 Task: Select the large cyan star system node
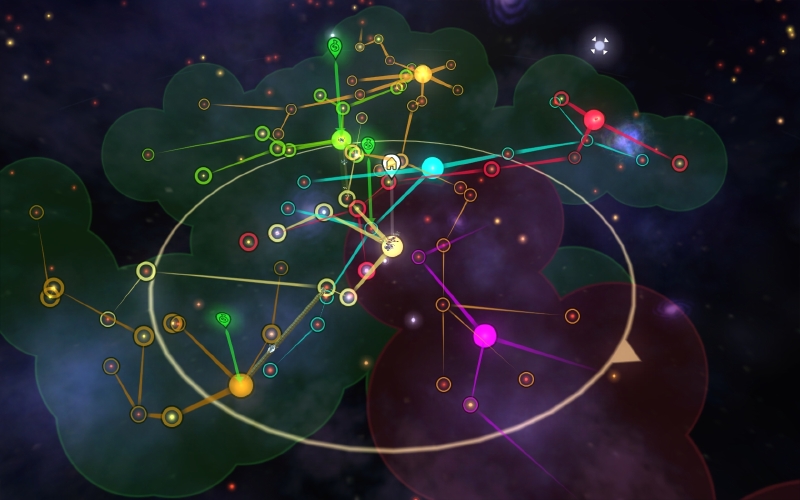(432, 167)
